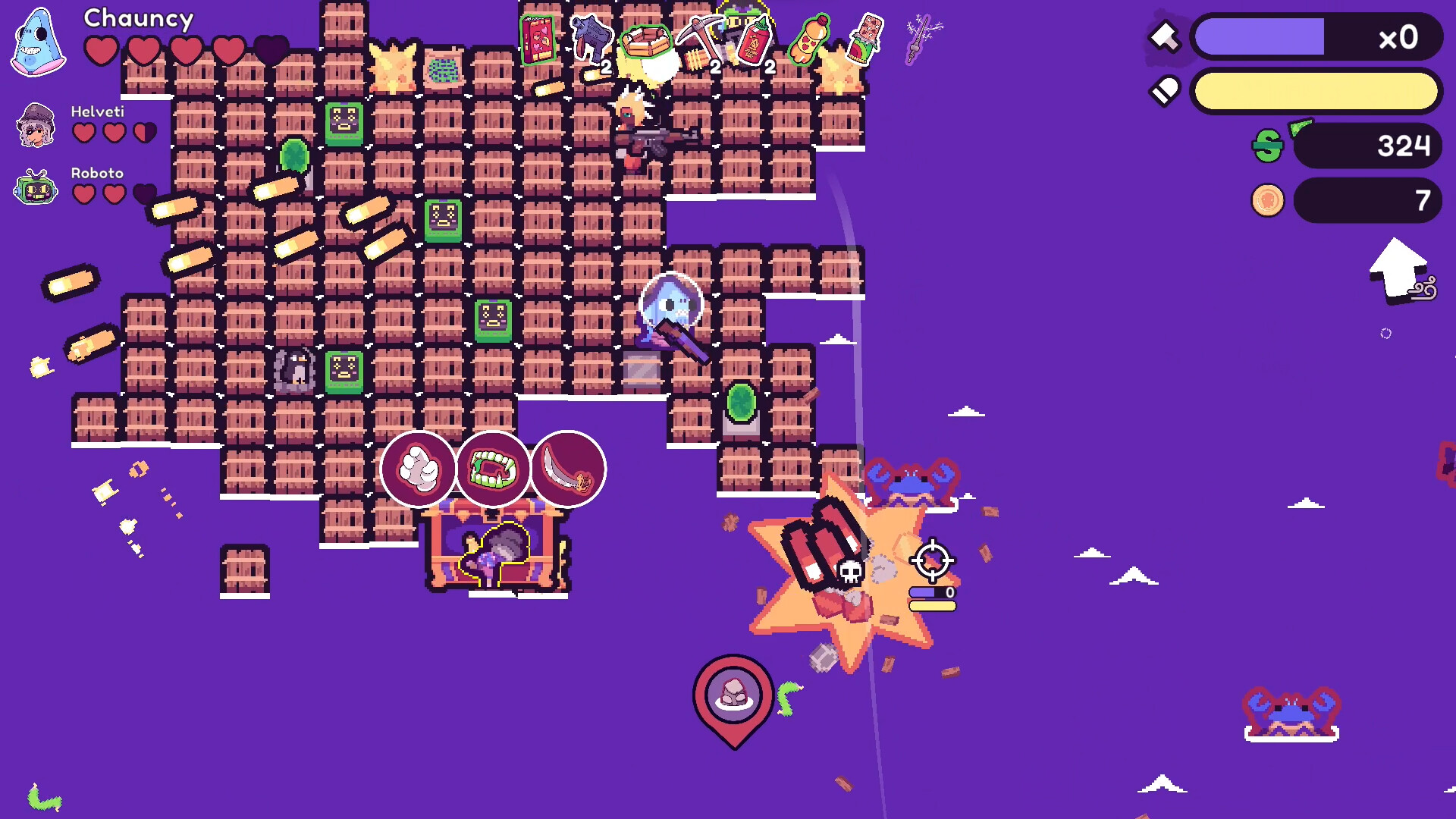Click the white ammo arrow icon
This screenshot has width=1456, height=819.
(1166, 36)
